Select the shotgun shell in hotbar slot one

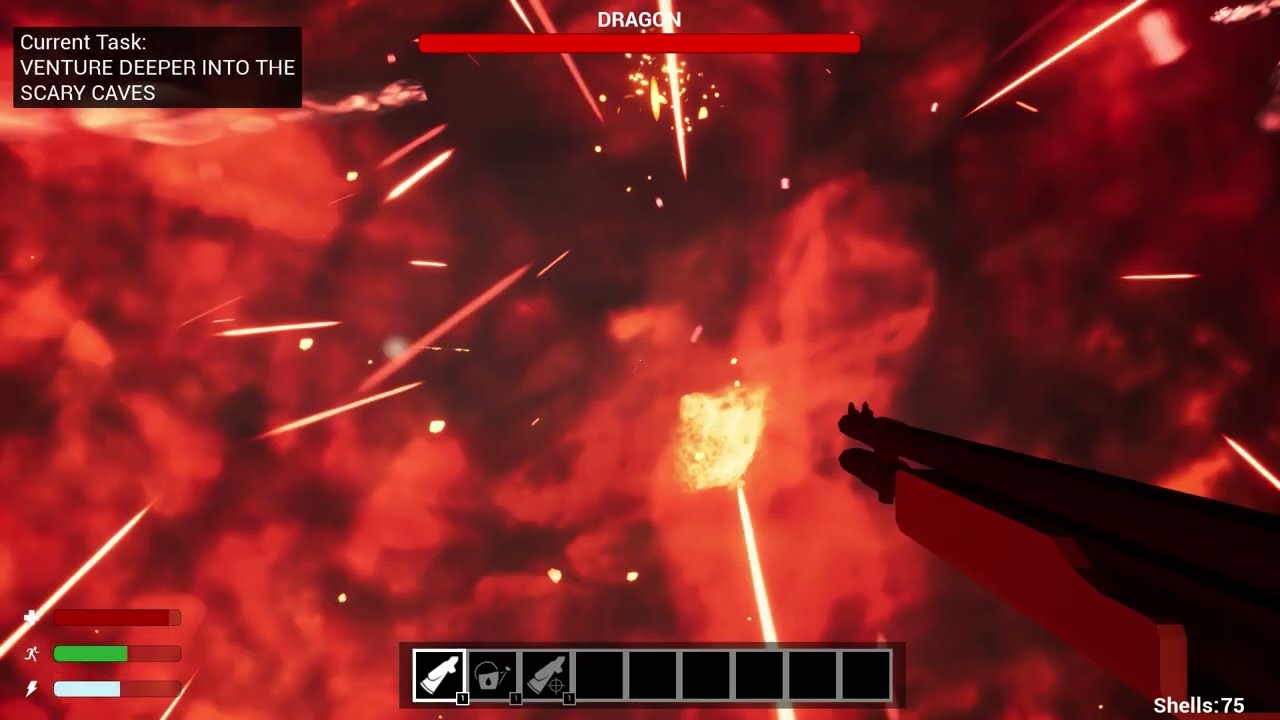click(438, 672)
